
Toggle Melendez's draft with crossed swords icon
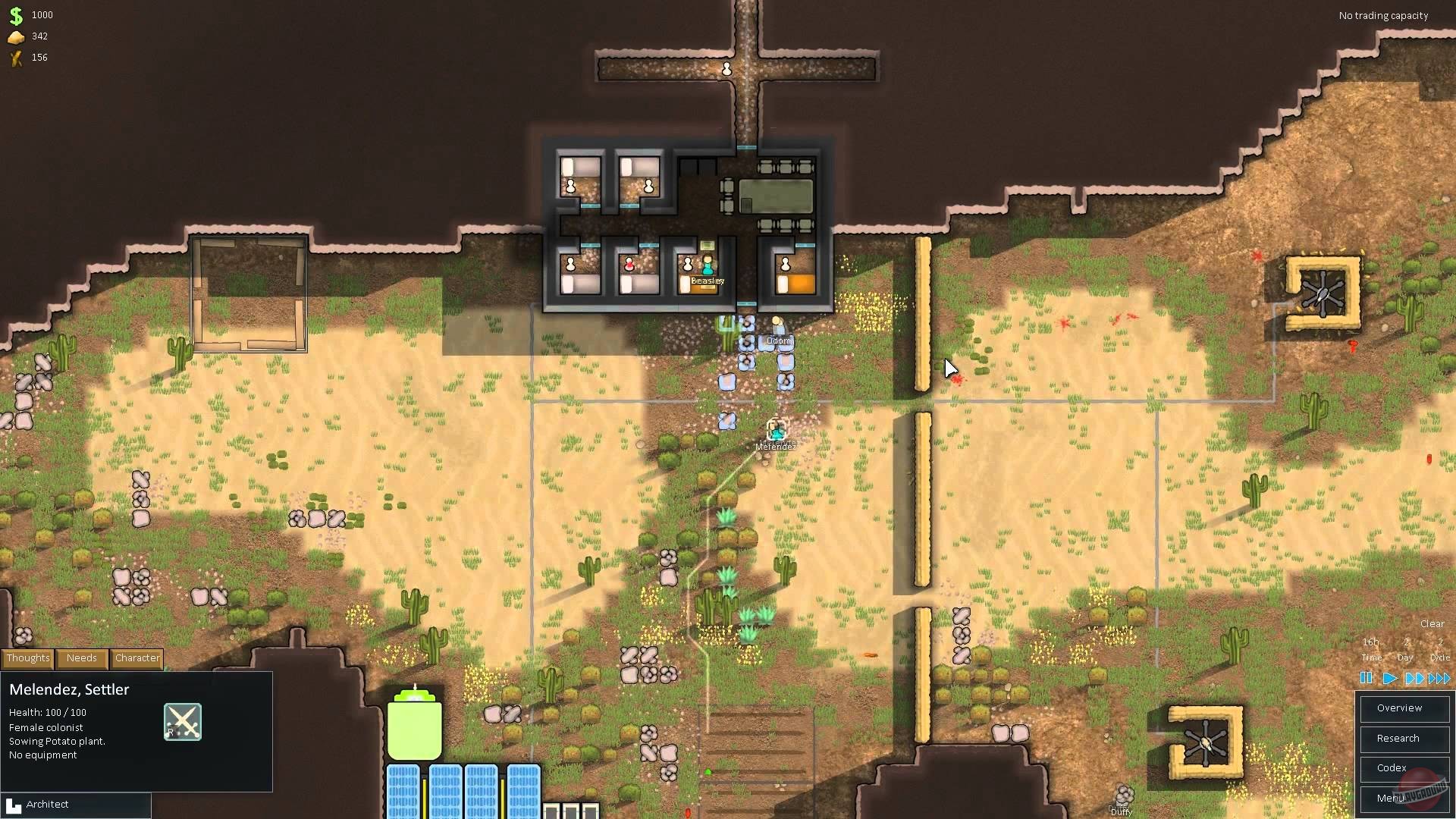pyautogui.click(x=181, y=721)
